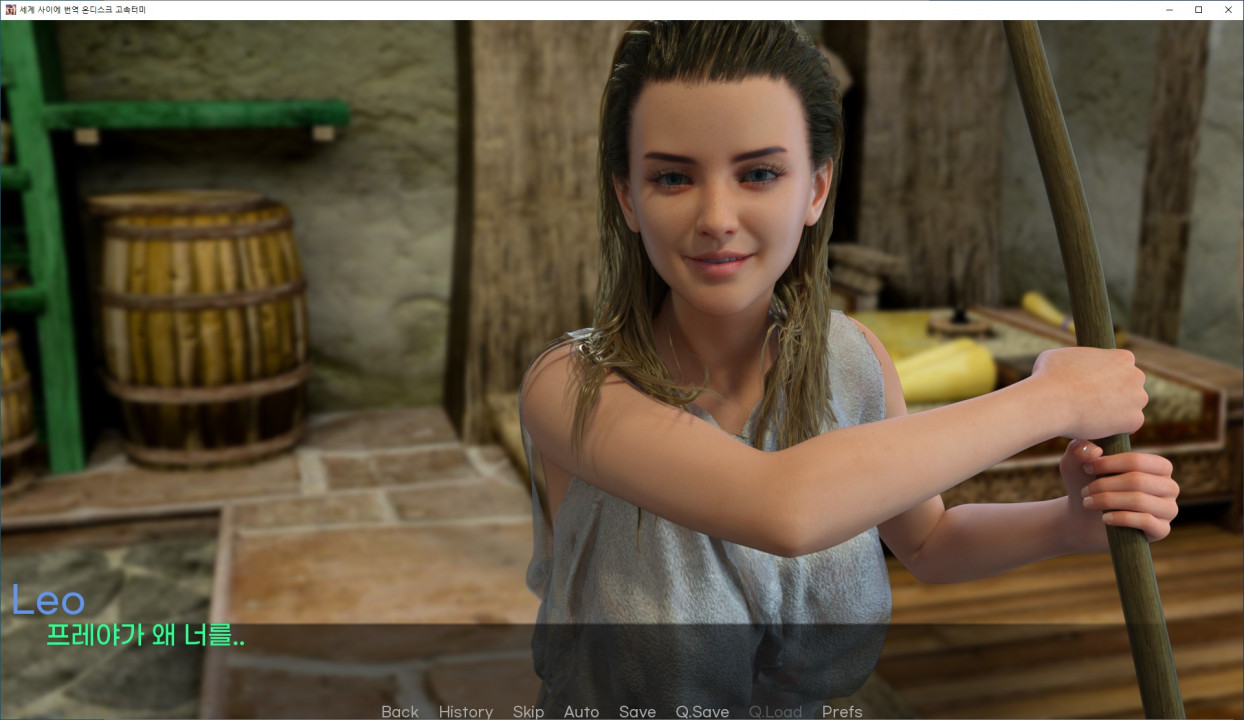This screenshot has width=1244, height=720.
Task: Close the game window
Action: pos(1228,9)
